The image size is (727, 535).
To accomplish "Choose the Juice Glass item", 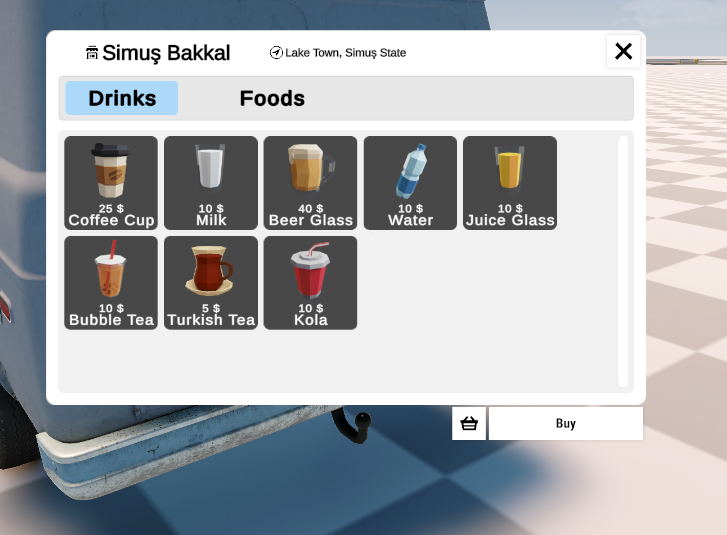I will (510, 183).
